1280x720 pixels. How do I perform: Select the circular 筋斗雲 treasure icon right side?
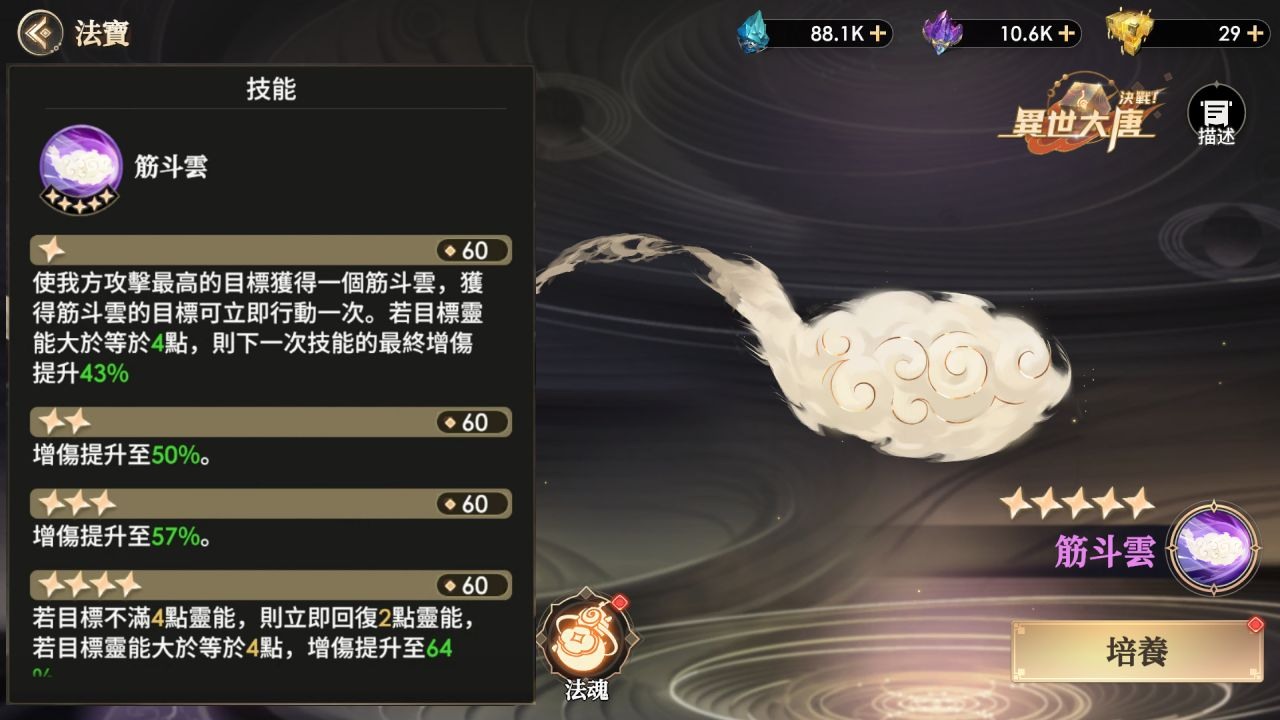pyautogui.click(x=1215, y=545)
